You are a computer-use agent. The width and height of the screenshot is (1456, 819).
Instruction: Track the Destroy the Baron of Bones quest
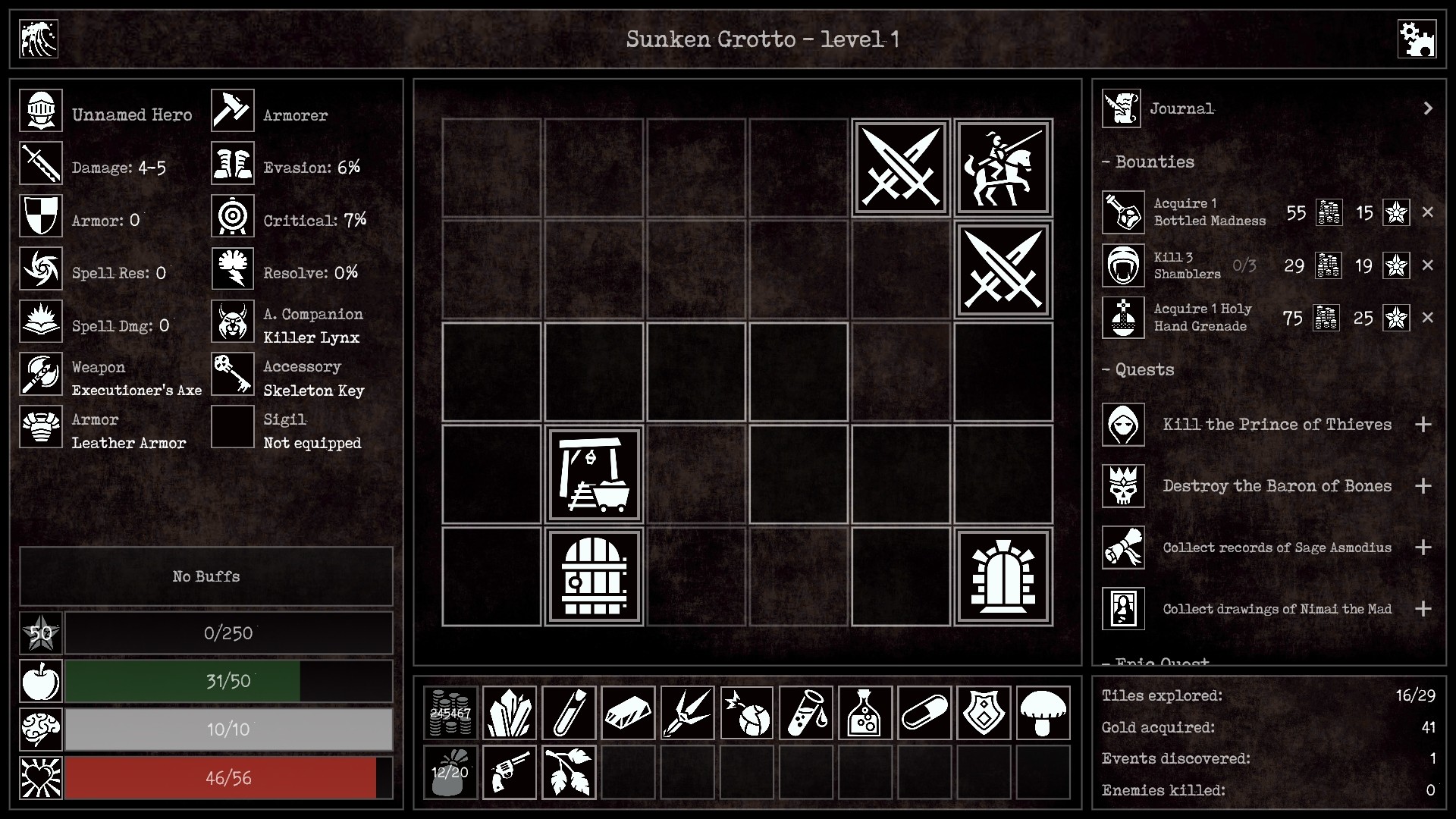tap(1424, 486)
